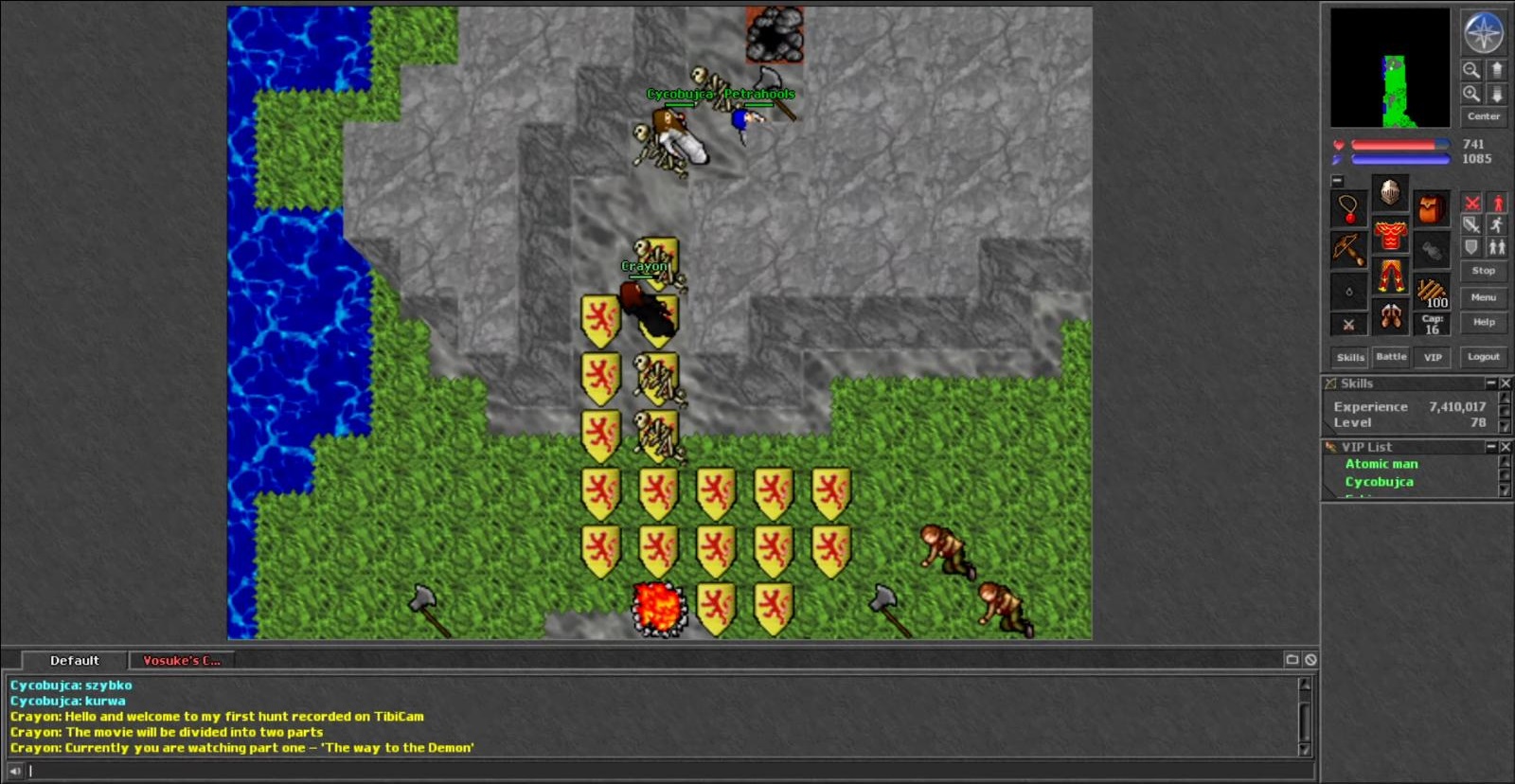The image size is (1515, 784).
Task: Close the VIP List panel
Action: tap(1506, 447)
